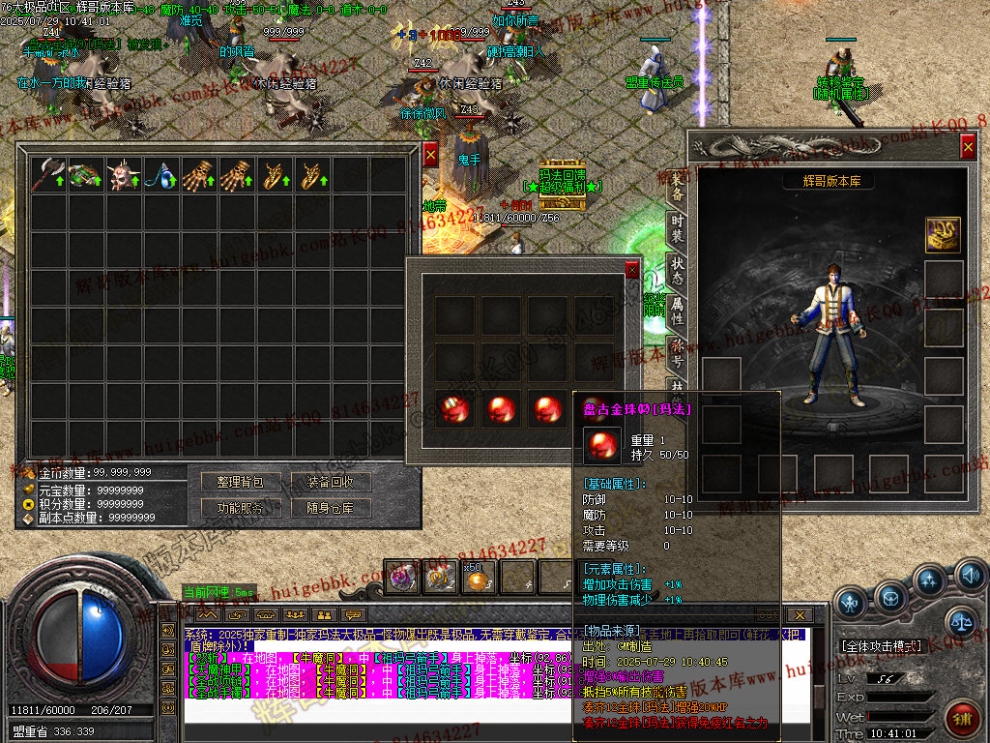Select the horned skull helmet item
The width and height of the screenshot is (990, 743).
124,175
